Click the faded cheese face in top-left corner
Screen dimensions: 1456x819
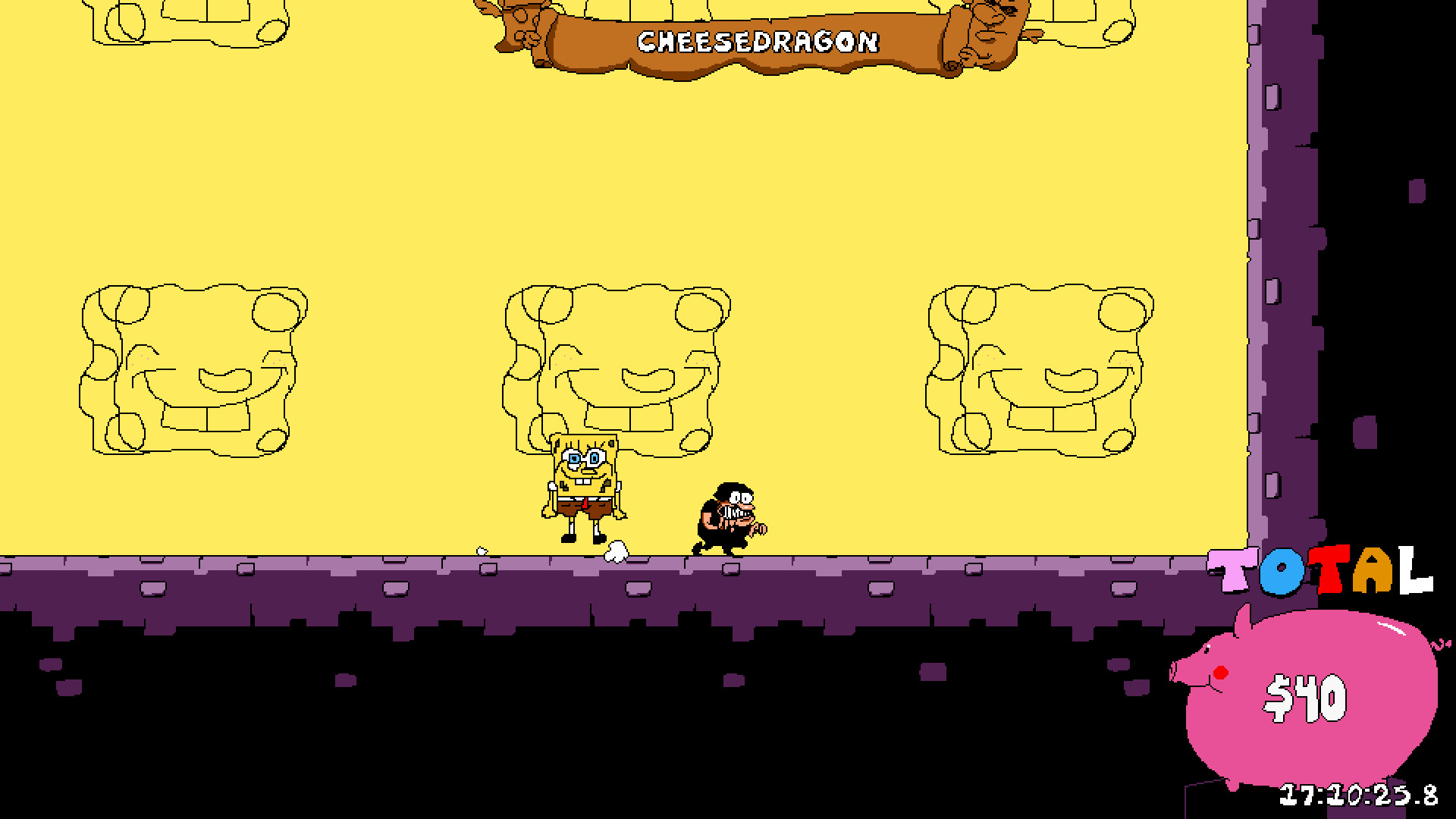(190, 23)
